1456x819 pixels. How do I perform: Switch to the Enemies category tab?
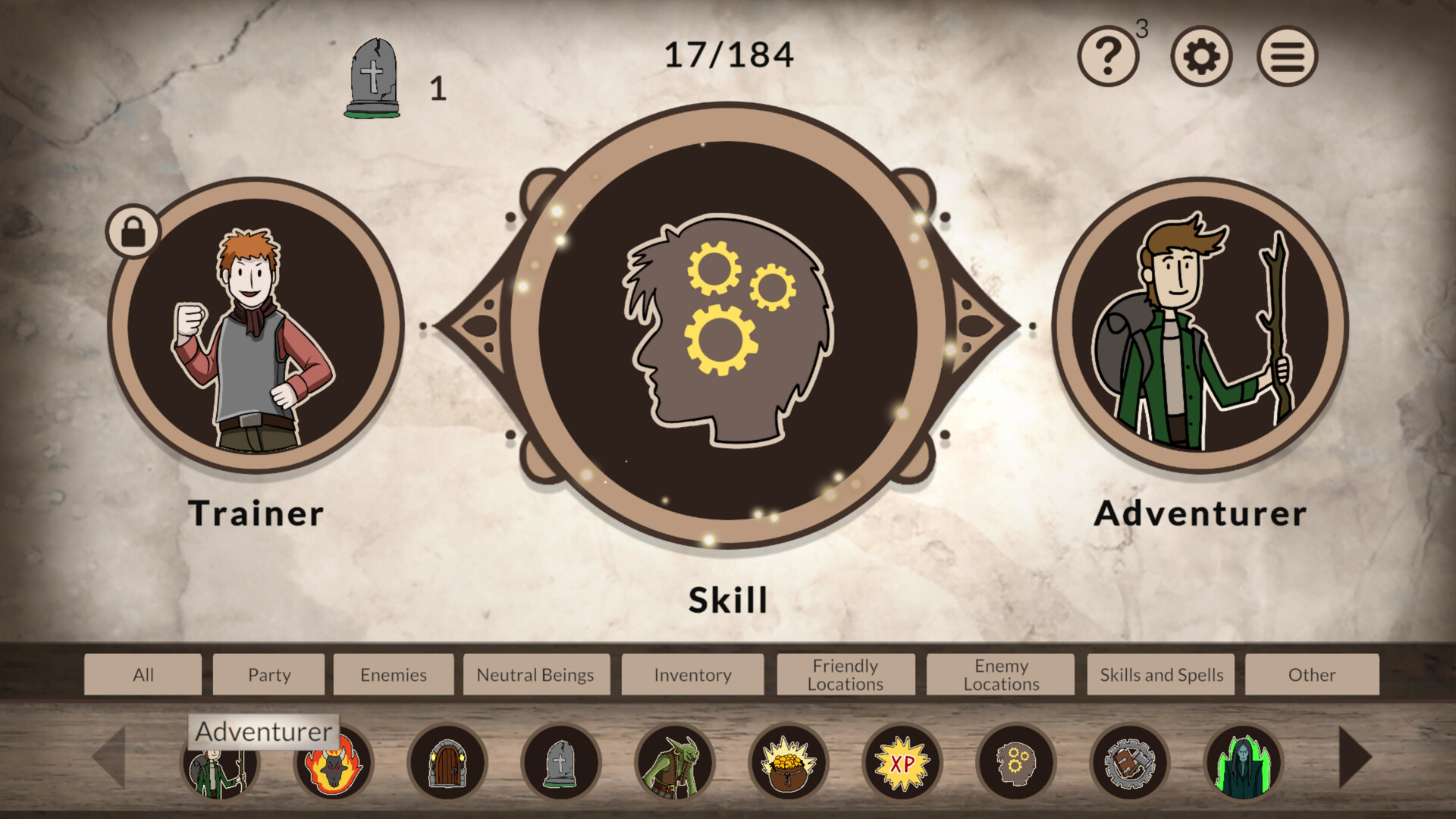click(x=394, y=674)
